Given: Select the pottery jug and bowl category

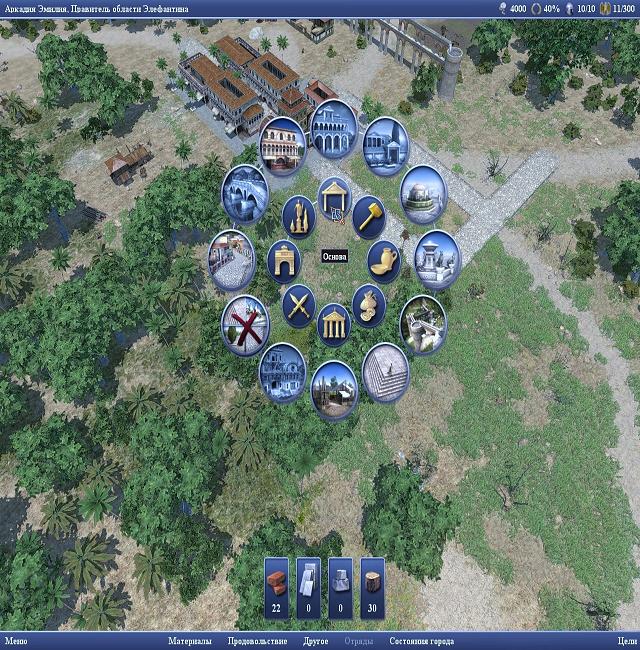Looking at the screenshot, I should [x=383, y=259].
